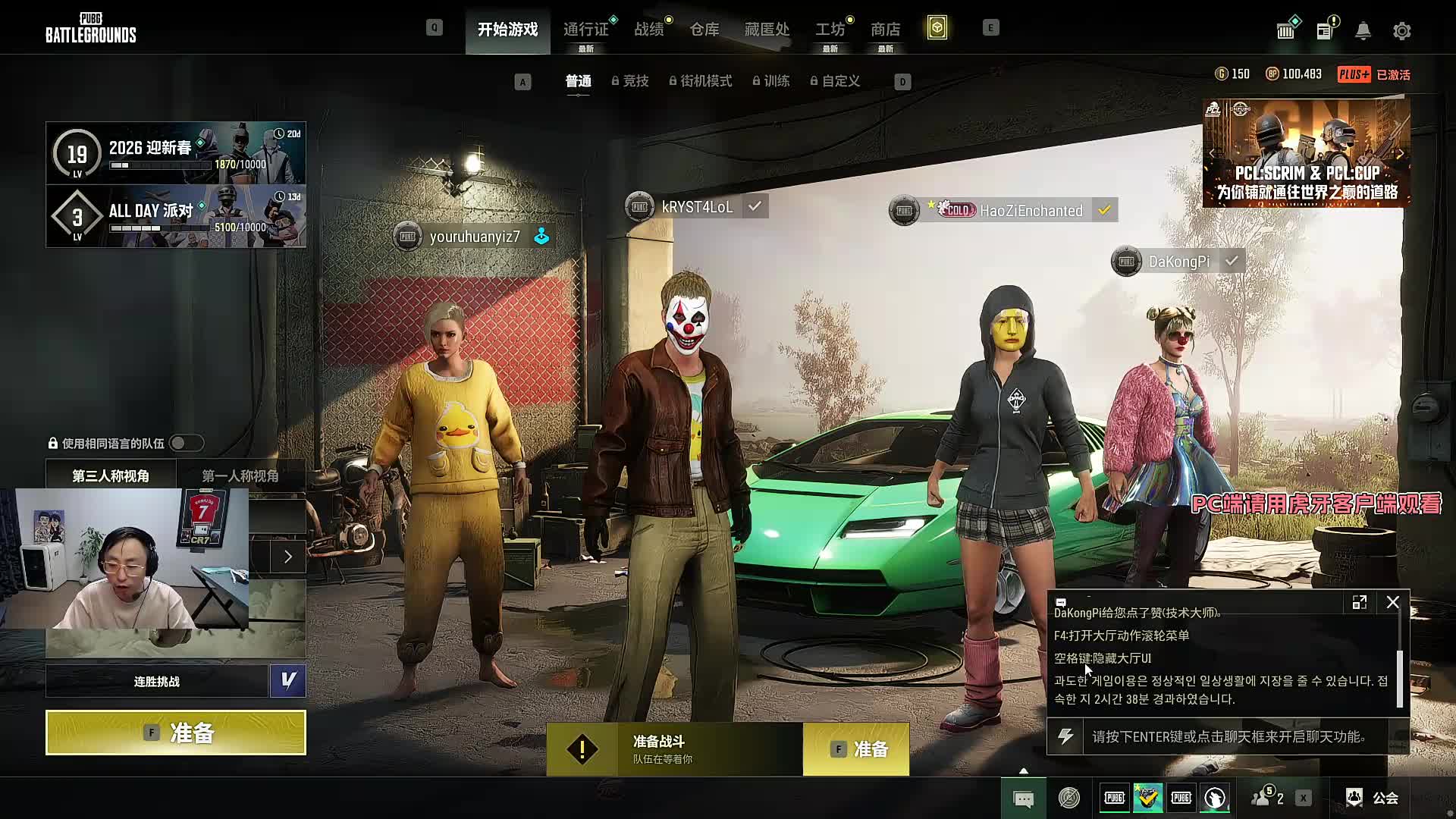Viewport: 1456px width, 819px height.
Task: Open the settings gear icon
Action: pyautogui.click(x=1401, y=31)
